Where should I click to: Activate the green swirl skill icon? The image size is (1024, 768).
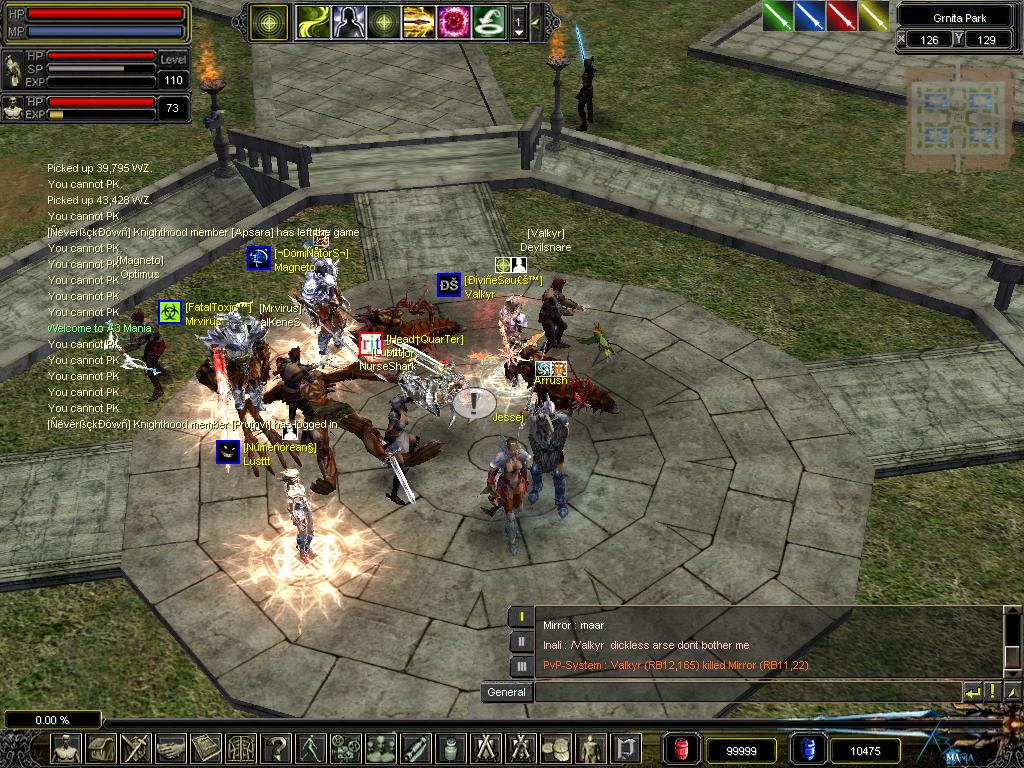[313, 21]
